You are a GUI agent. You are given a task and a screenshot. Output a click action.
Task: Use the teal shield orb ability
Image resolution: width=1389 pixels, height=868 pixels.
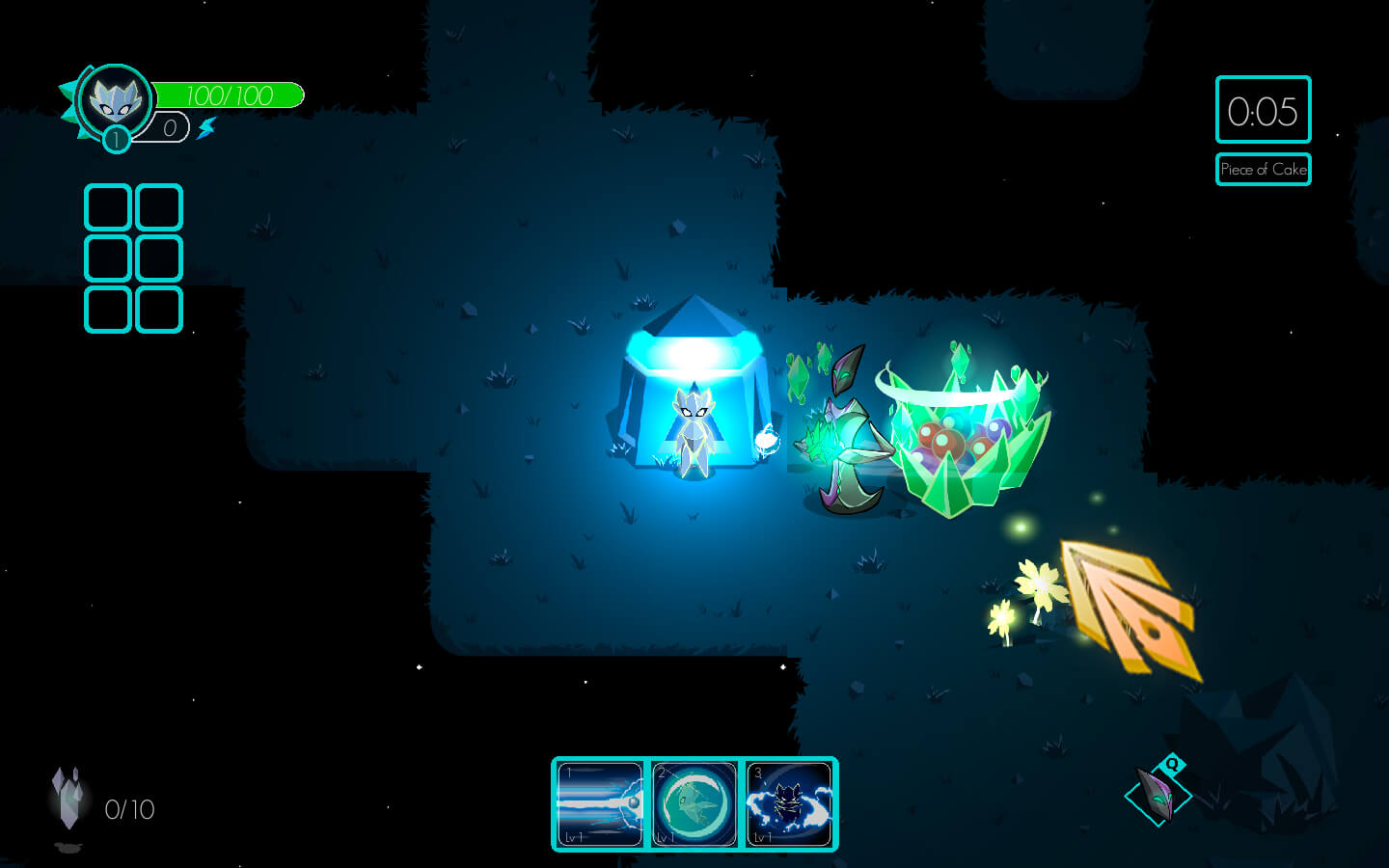(694, 804)
